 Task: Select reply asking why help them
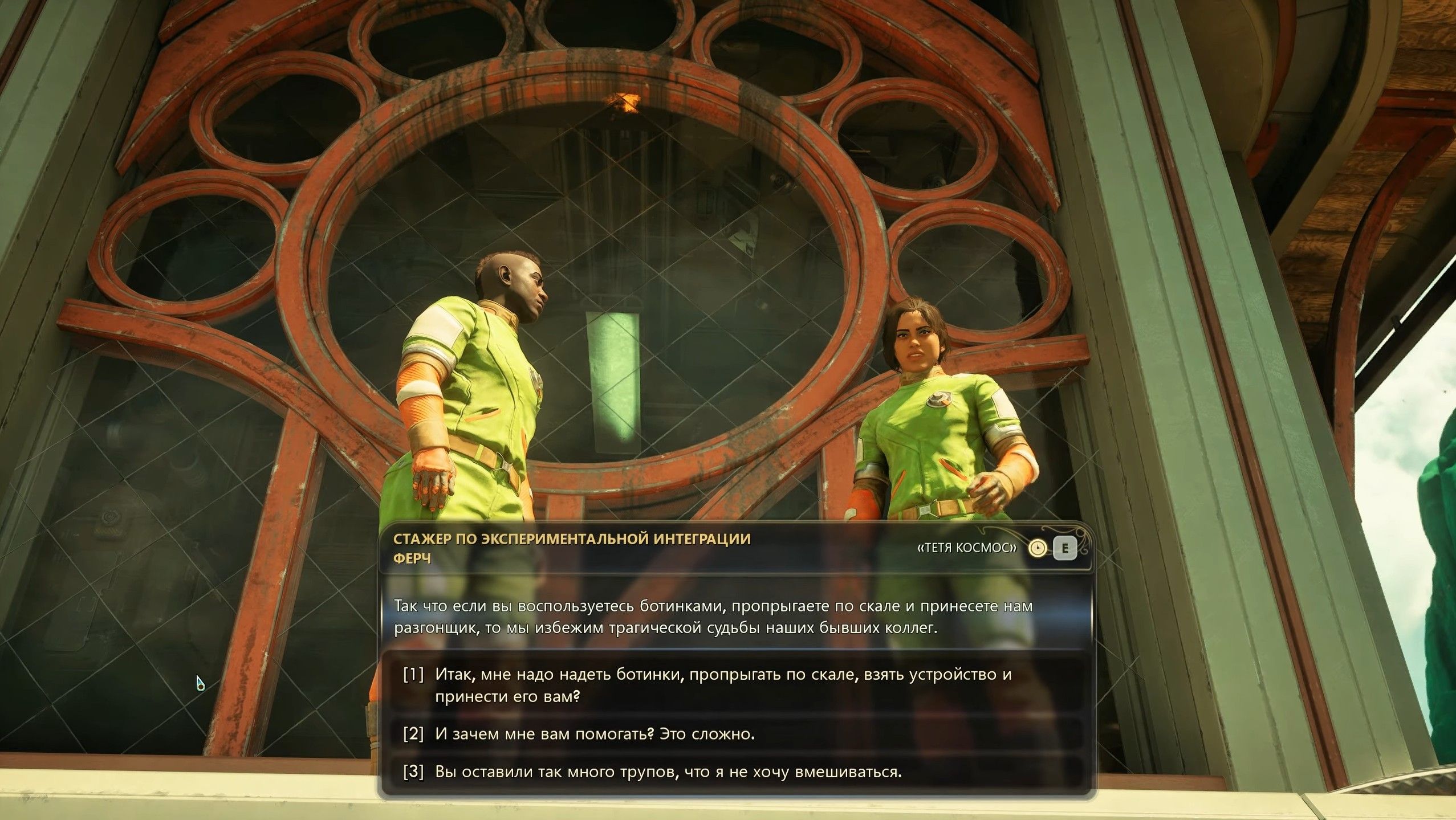(x=595, y=734)
